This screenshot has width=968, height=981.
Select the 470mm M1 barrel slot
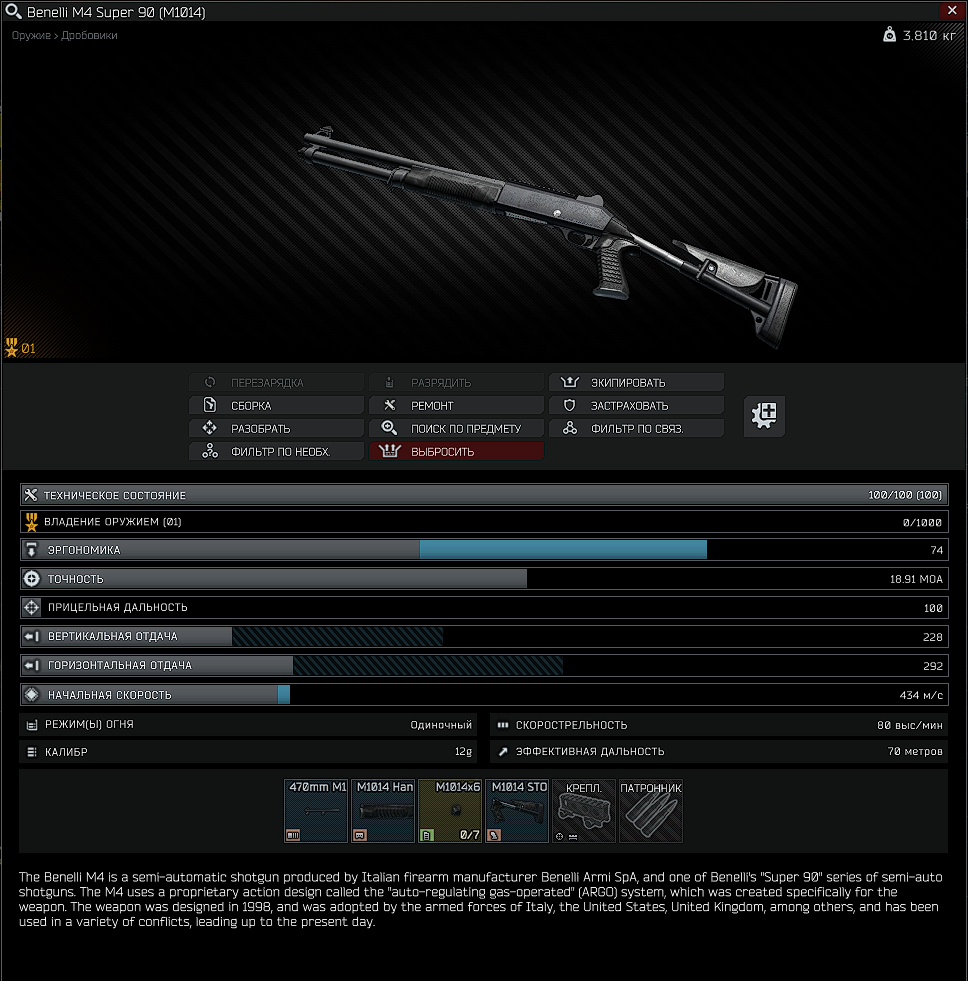click(x=316, y=811)
